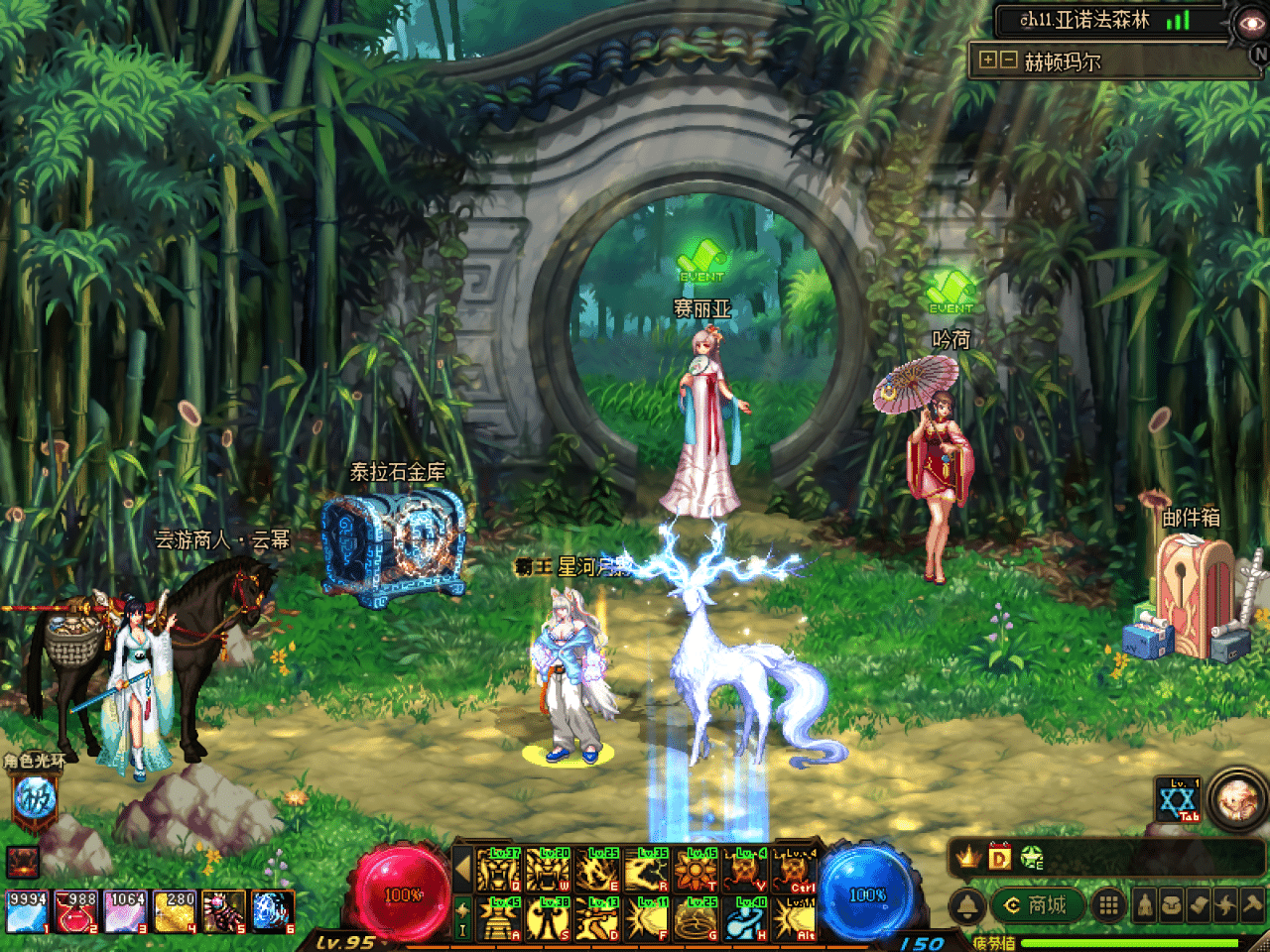This screenshot has width=1270, height=952.
Task: Use the pink item with count 1064
Action: pyautogui.click(x=125, y=911)
